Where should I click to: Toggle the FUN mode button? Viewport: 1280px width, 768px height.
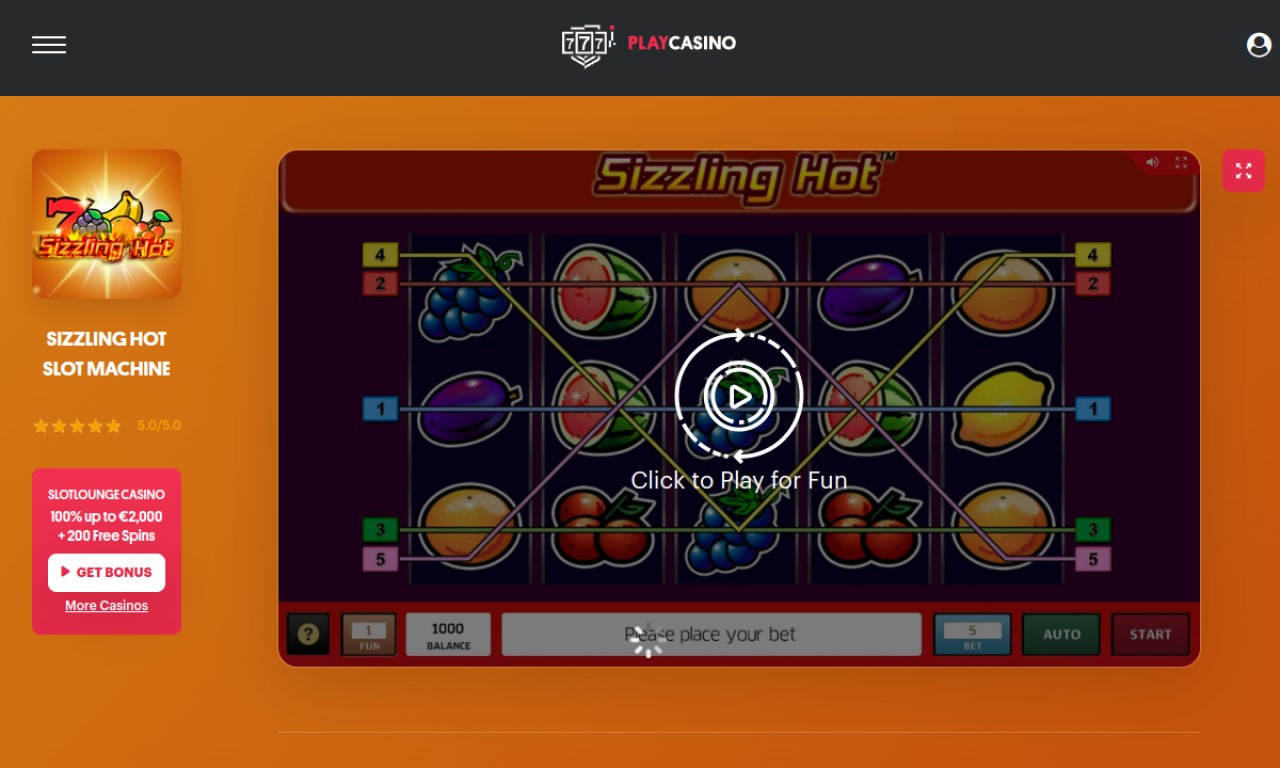[369, 634]
